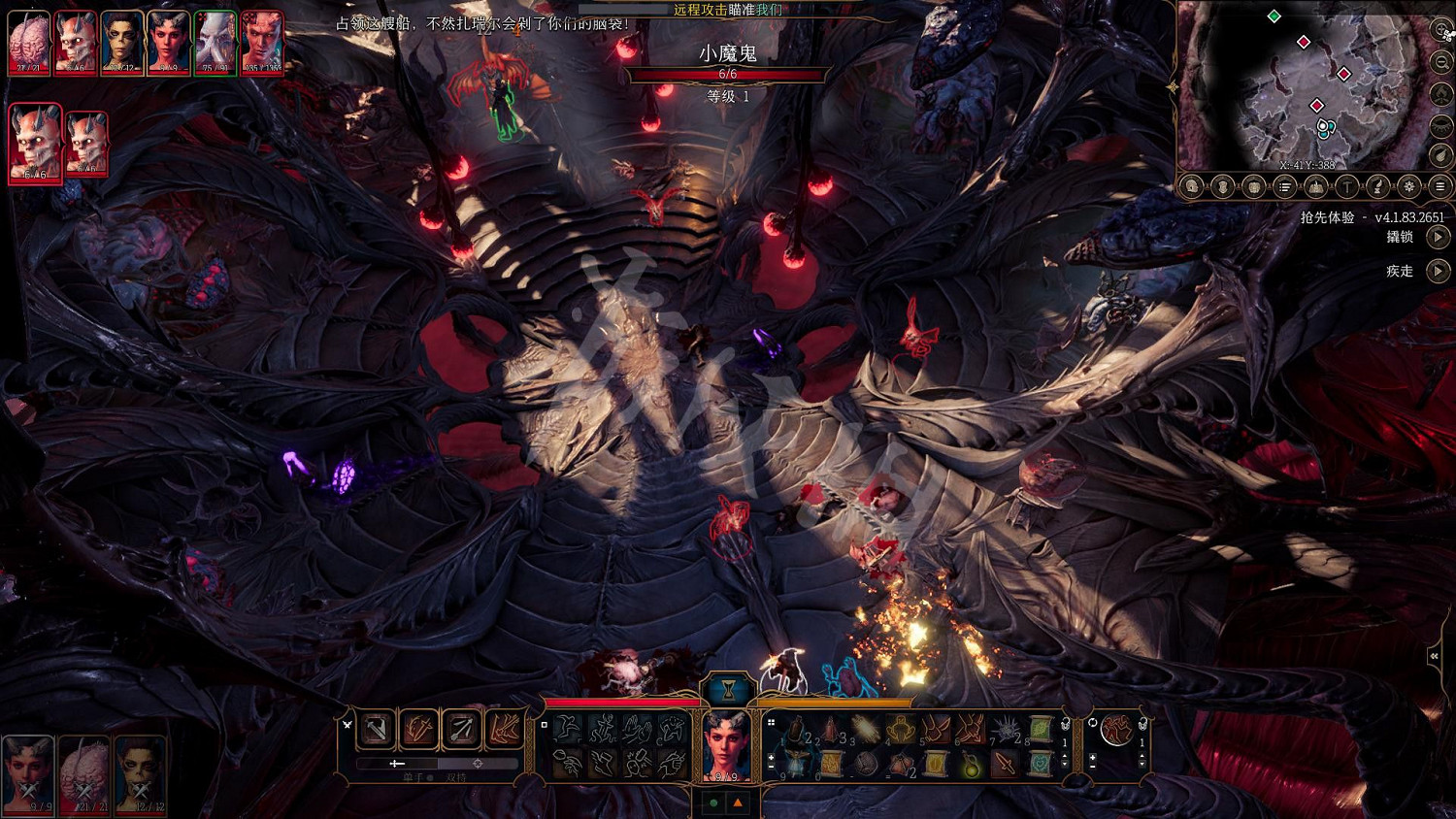Viewport: 1456px width, 819px height.
Task: Choose the melee weapon attack icon
Action: [377, 728]
